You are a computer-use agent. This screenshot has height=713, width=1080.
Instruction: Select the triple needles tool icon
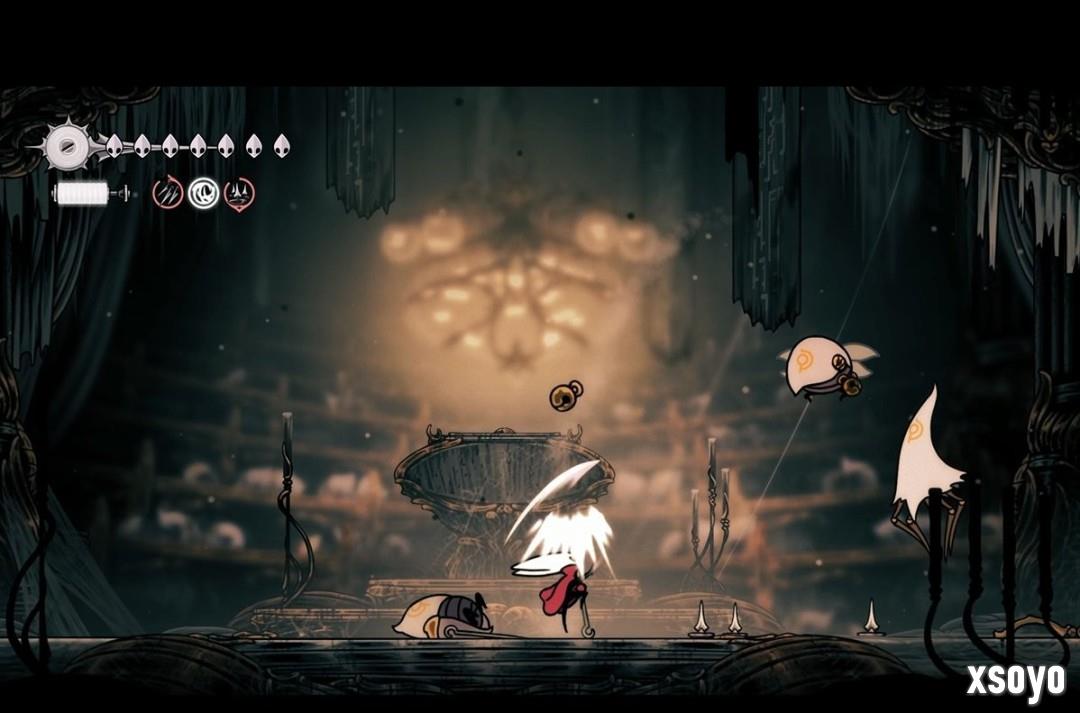tap(168, 193)
